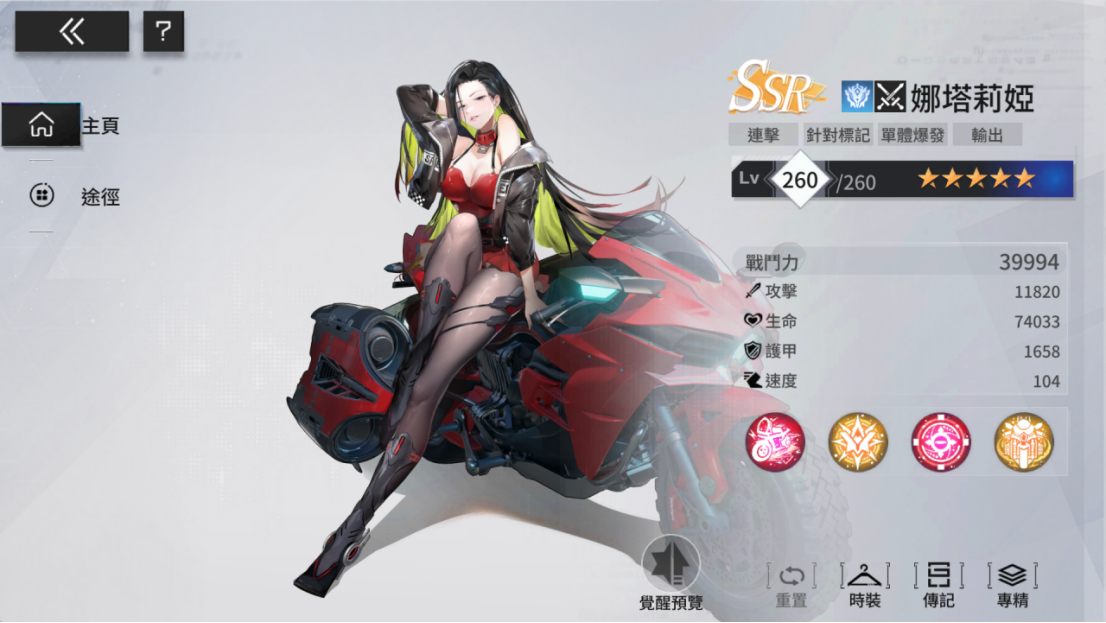
Task: Click the 重置 reset button
Action: tap(791, 586)
